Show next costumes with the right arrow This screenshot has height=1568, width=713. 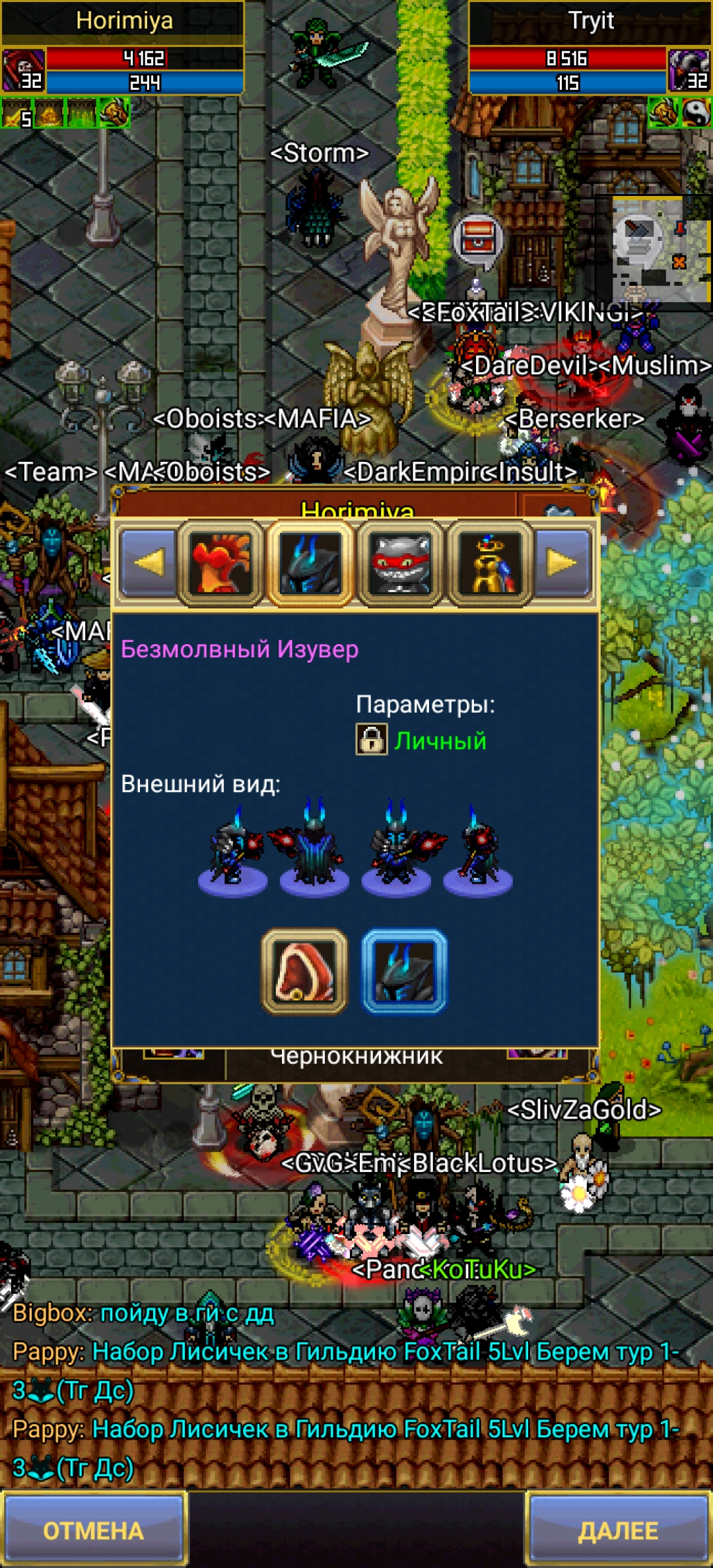point(563,563)
